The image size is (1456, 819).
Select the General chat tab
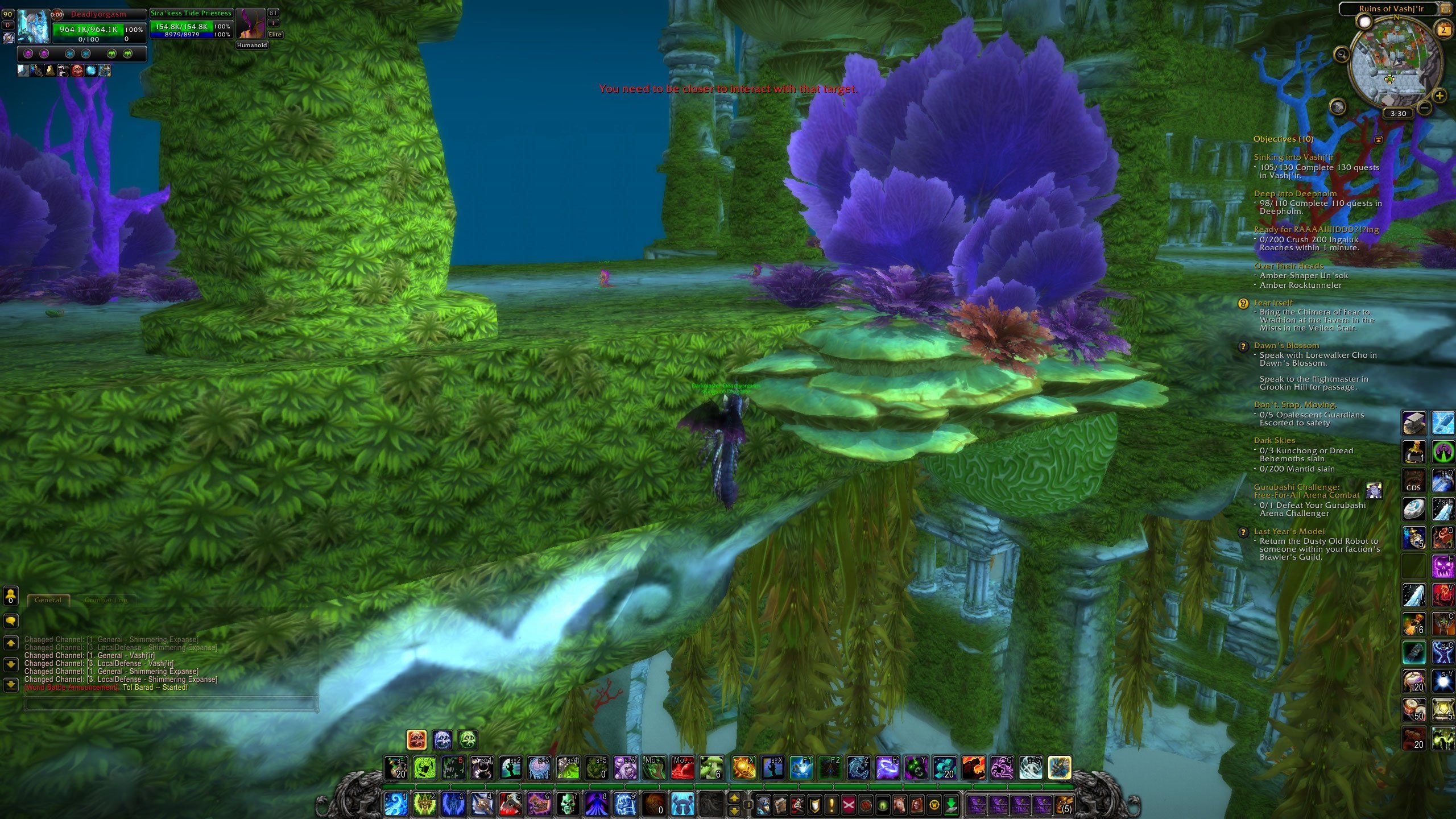[x=48, y=600]
